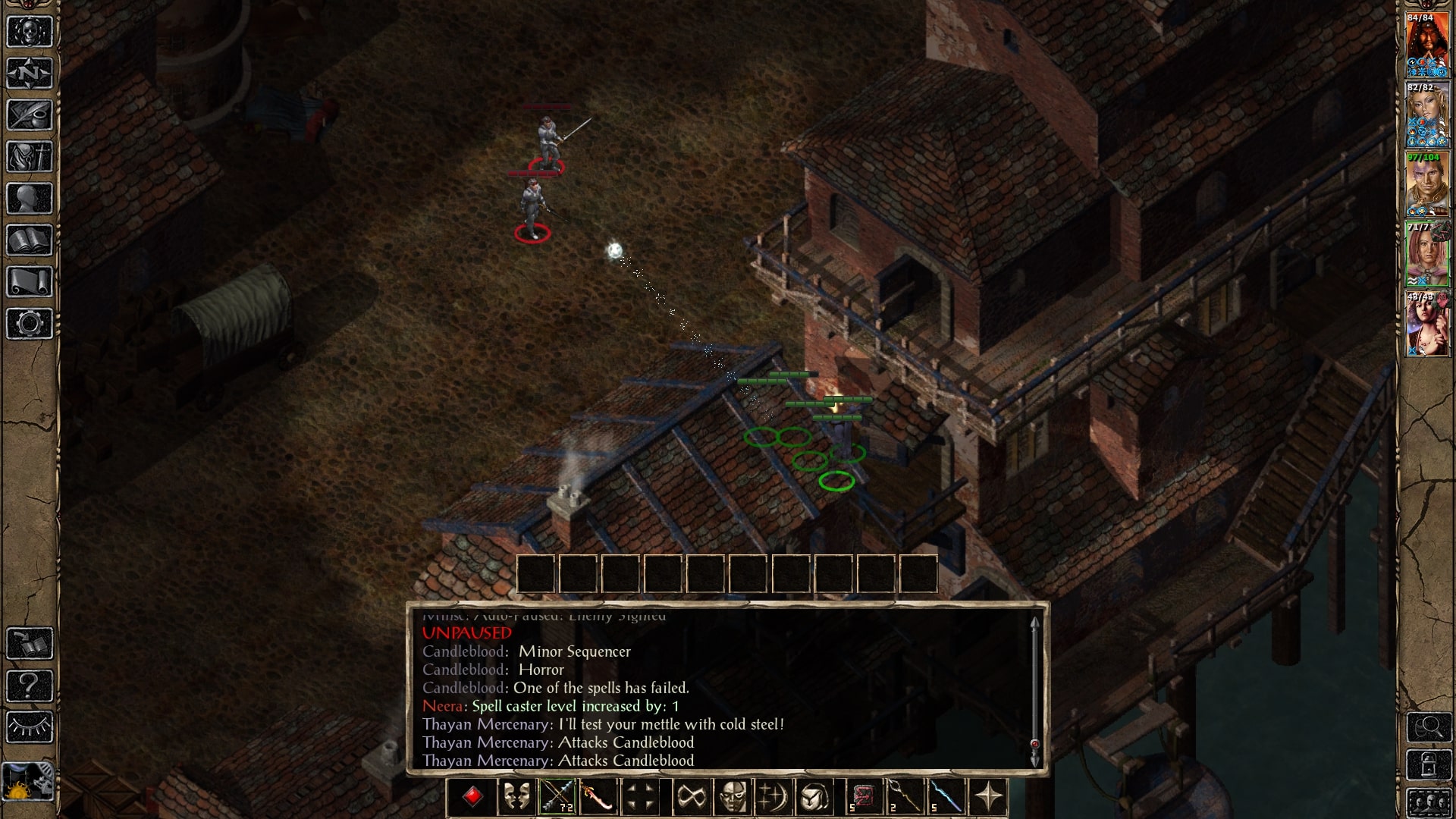
Task: Activate the four-arrows guard formation button
Action: point(640,797)
